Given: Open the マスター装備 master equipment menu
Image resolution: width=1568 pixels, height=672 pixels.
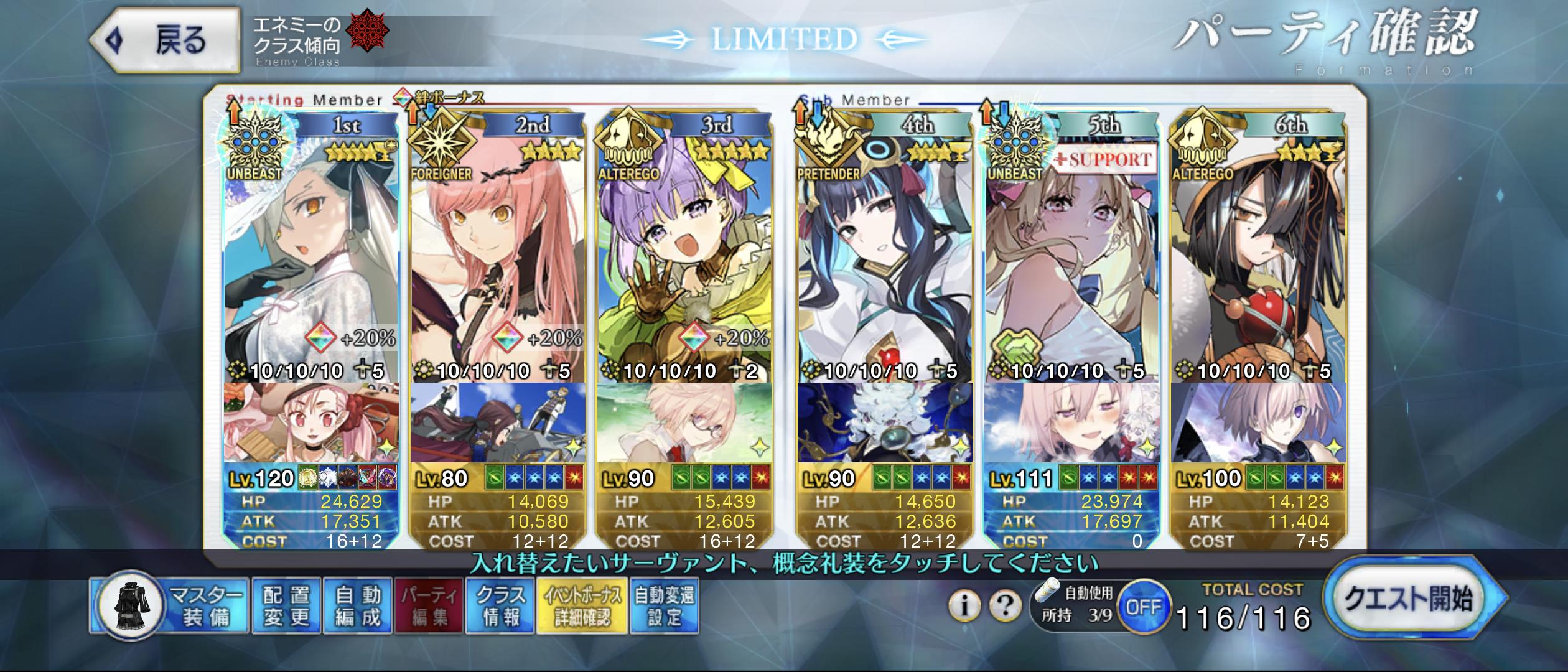Looking at the screenshot, I should 169,606.
